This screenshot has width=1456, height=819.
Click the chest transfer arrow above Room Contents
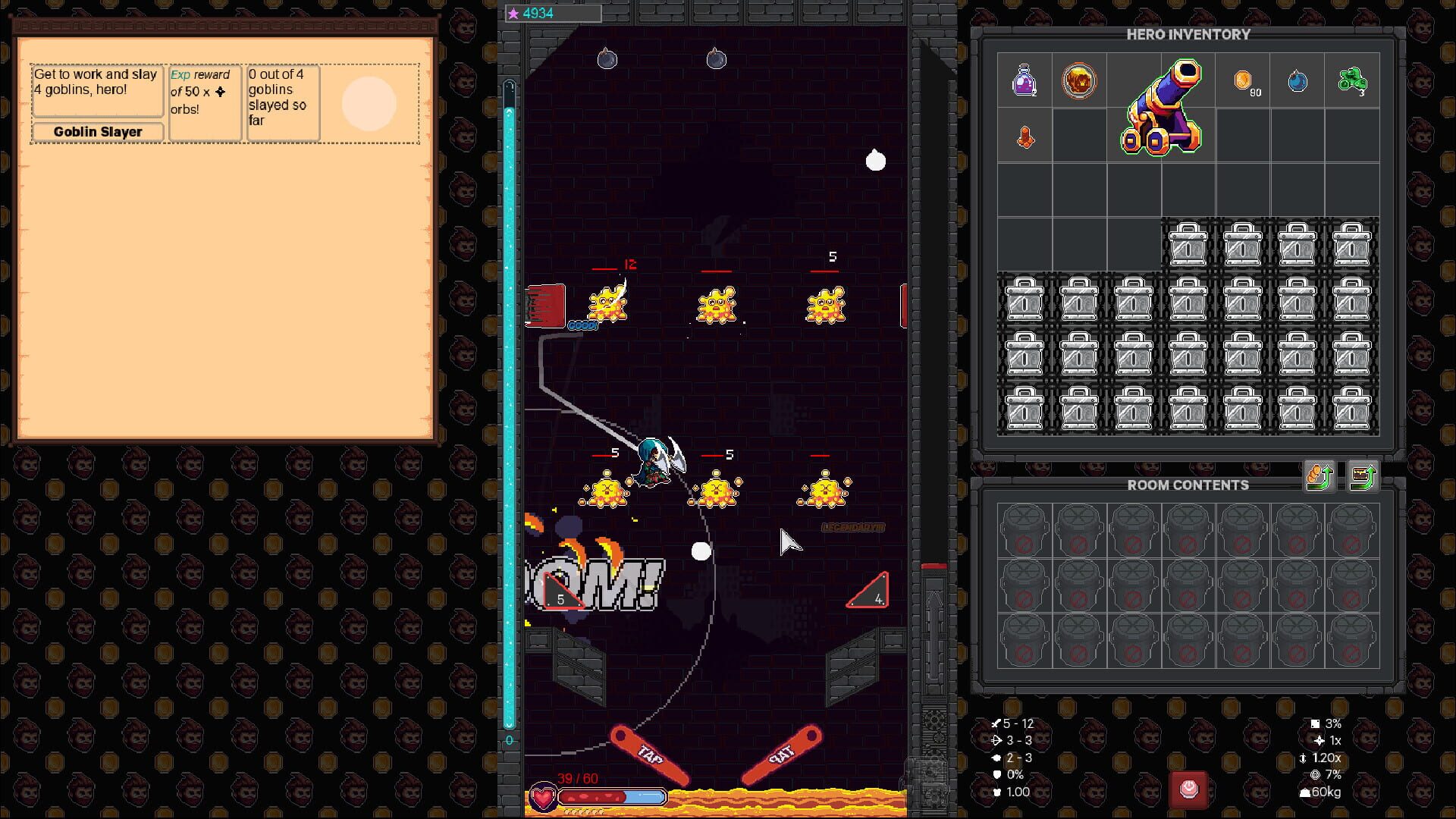(1363, 475)
